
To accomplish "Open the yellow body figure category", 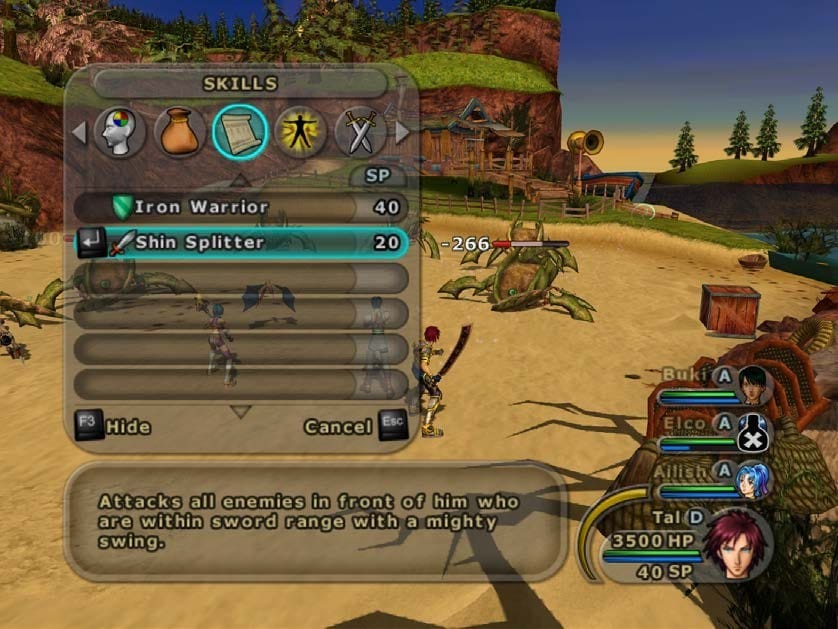I will [x=300, y=132].
